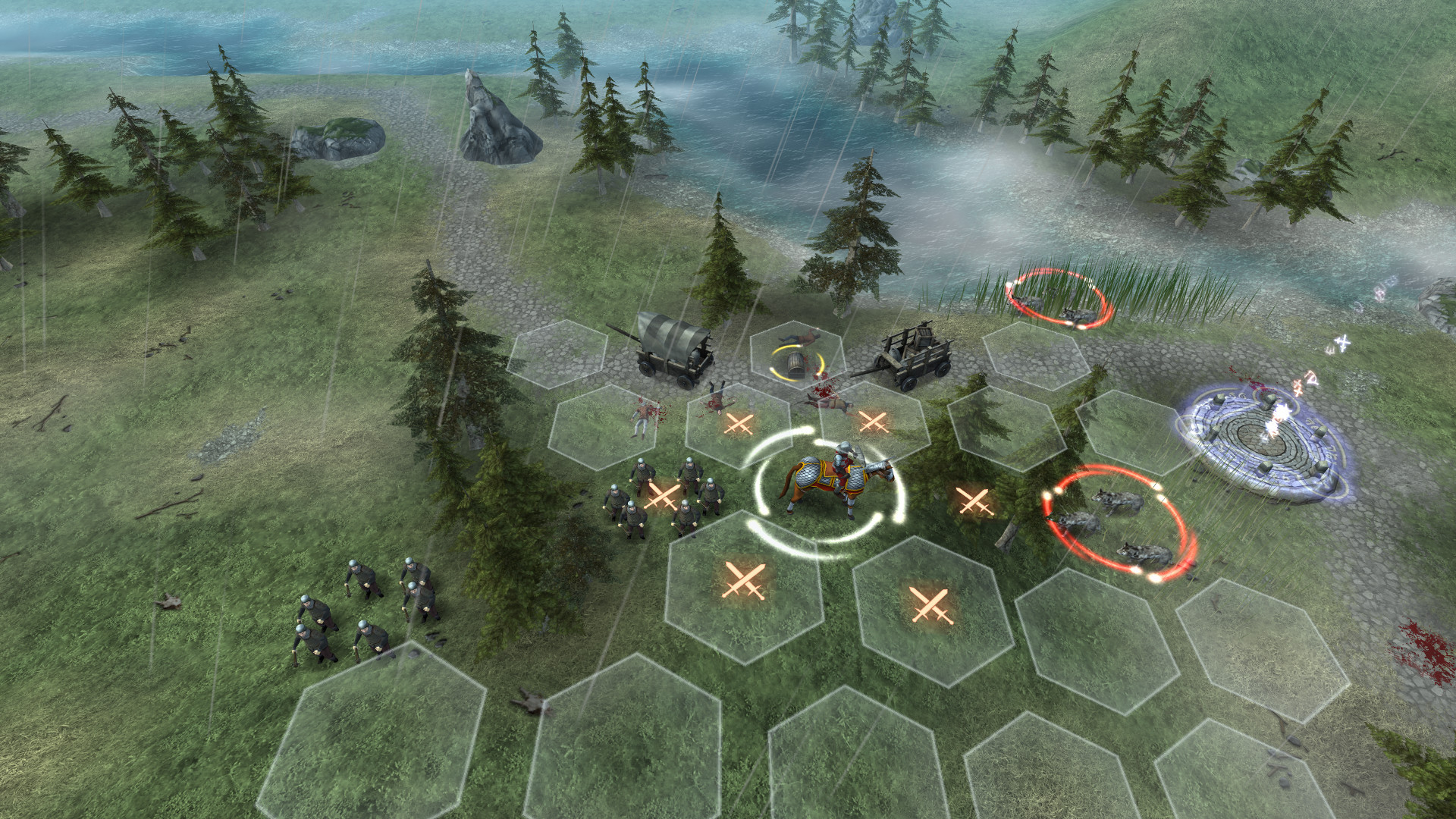
Task: Click the wooden barrel with the yellow swirl
Action: pos(798,366)
